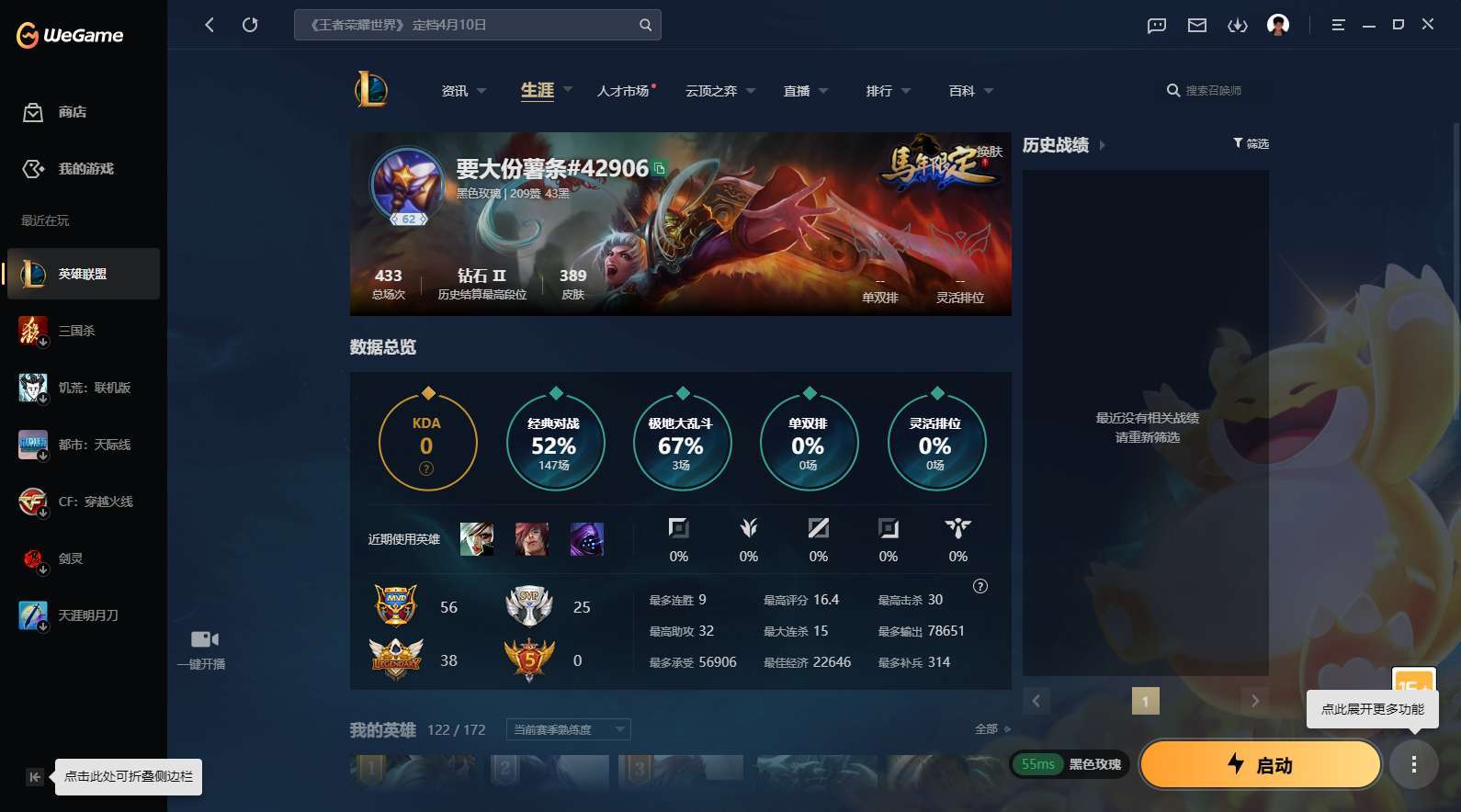Open the mail inbox icon
The width and height of the screenshot is (1461, 812).
tap(1196, 25)
